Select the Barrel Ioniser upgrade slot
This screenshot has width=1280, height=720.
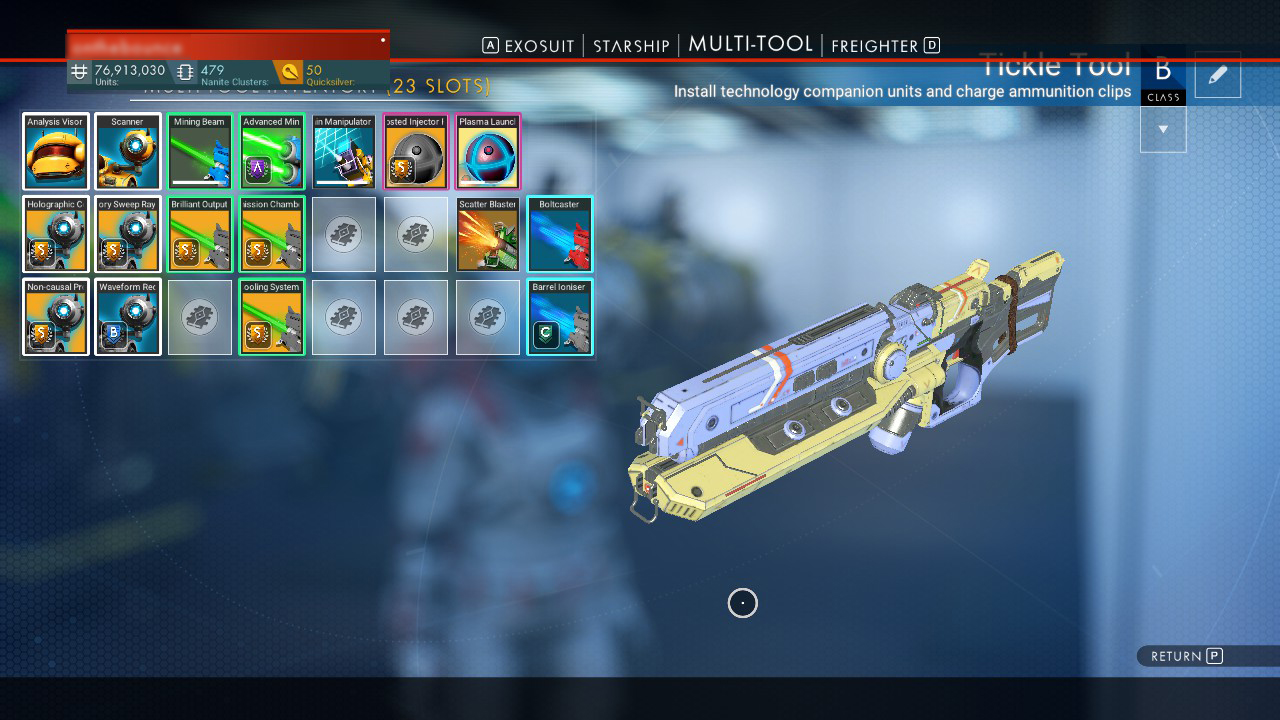pos(560,317)
